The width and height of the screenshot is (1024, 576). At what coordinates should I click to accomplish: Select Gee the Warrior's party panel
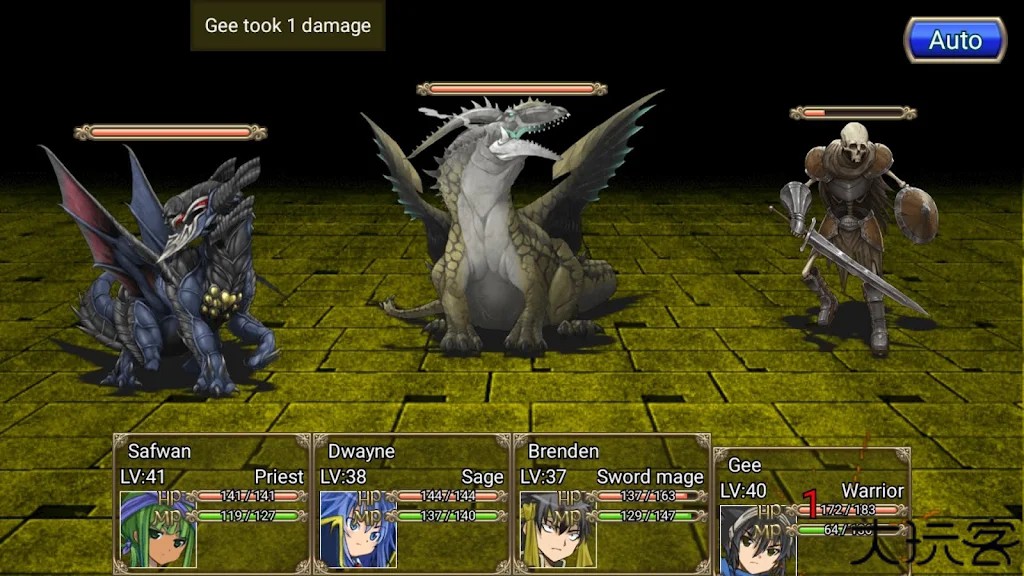click(x=811, y=512)
